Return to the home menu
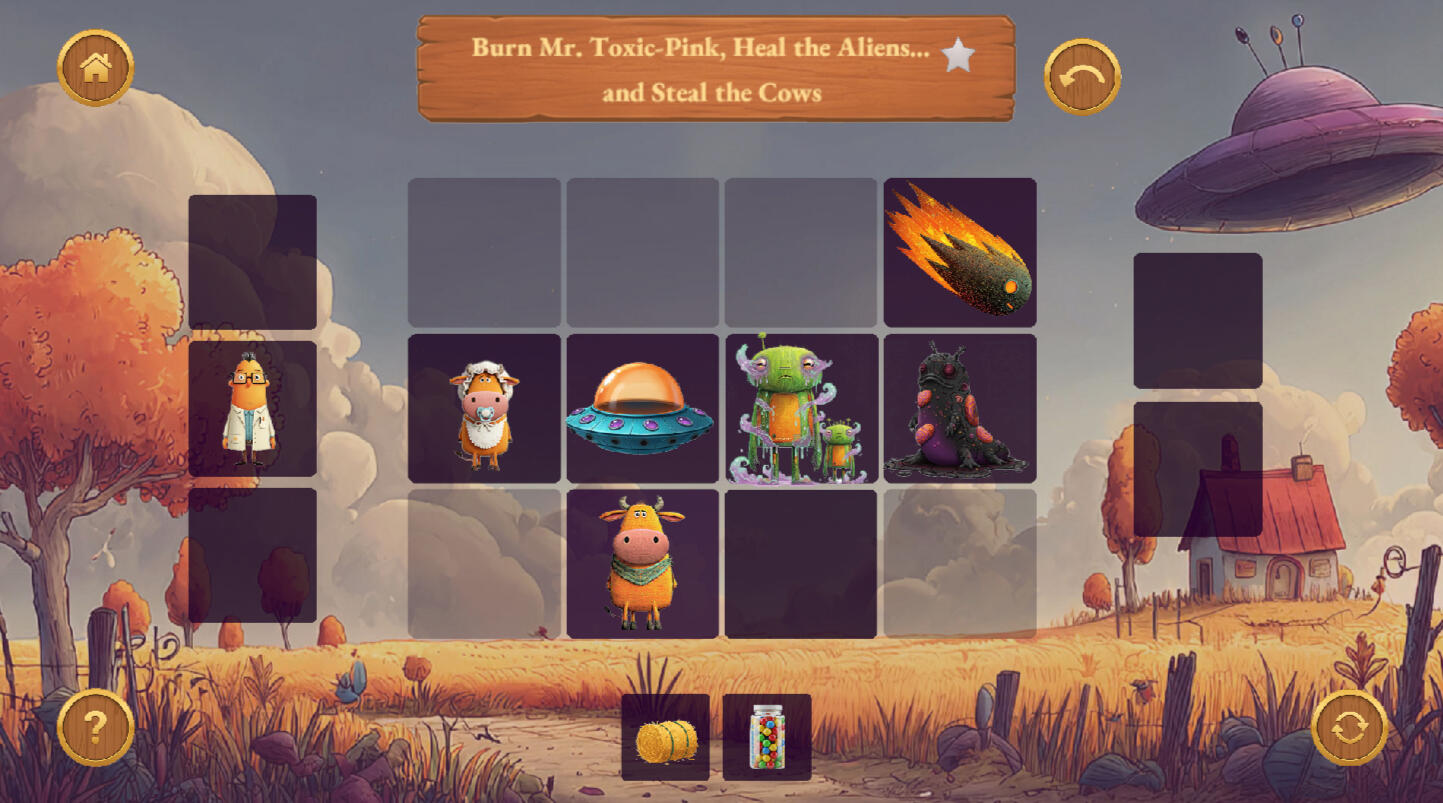This screenshot has width=1443, height=803. coord(96,68)
